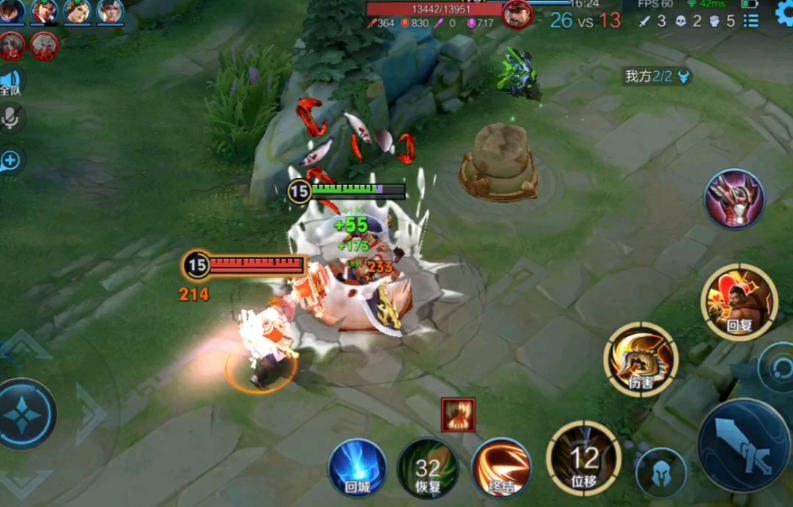Open the scoreboard list icon
The width and height of the screenshot is (793, 507).
pyautogui.click(x=751, y=20)
